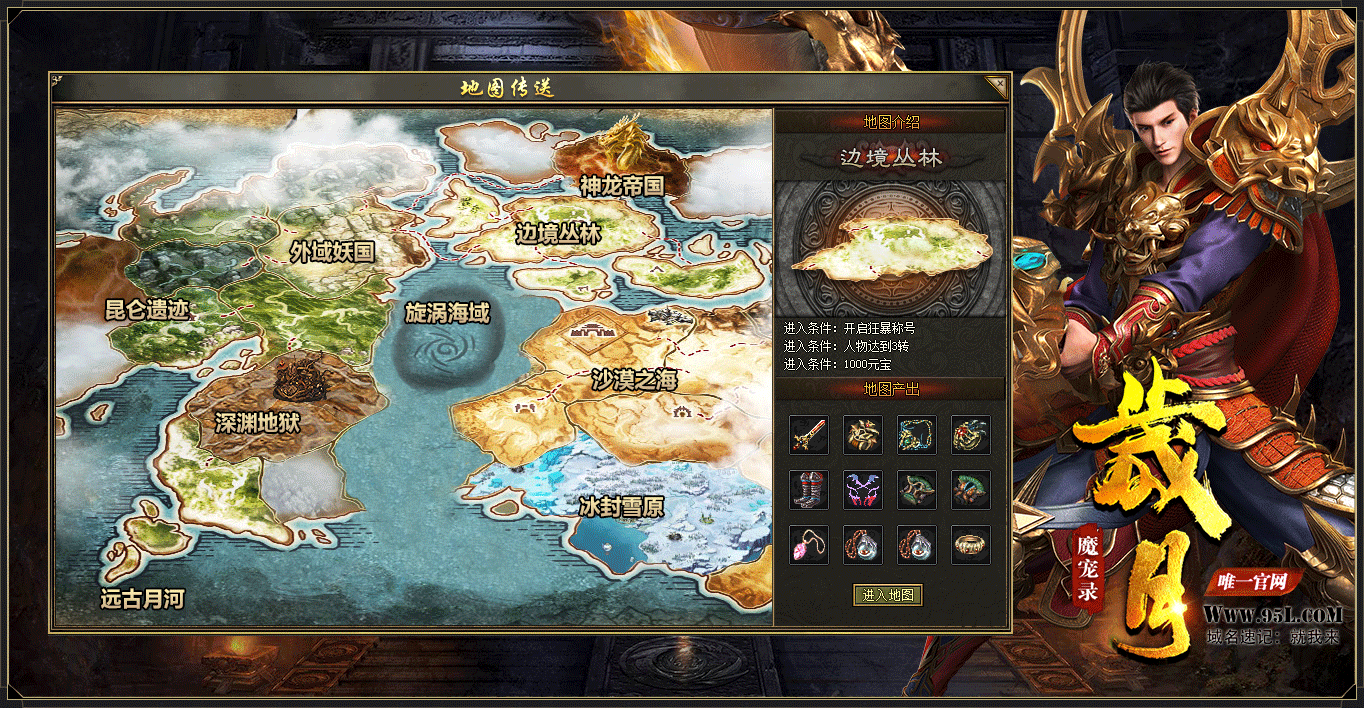This screenshot has width=1364, height=708.
Task: Choose the 冰封雪原 snowfield region
Action: tap(621, 507)
